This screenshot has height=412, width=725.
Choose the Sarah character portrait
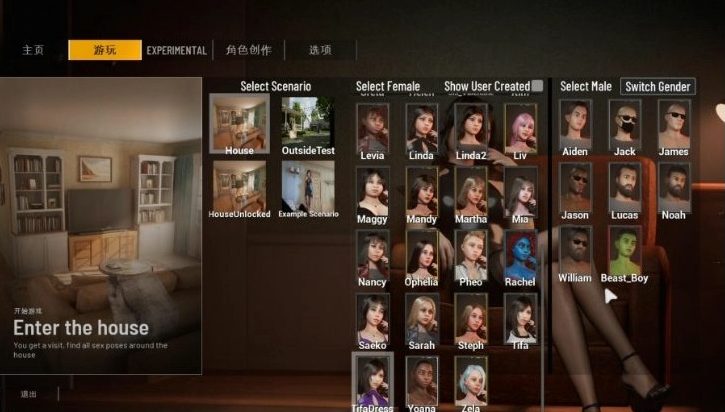(421, 318)
